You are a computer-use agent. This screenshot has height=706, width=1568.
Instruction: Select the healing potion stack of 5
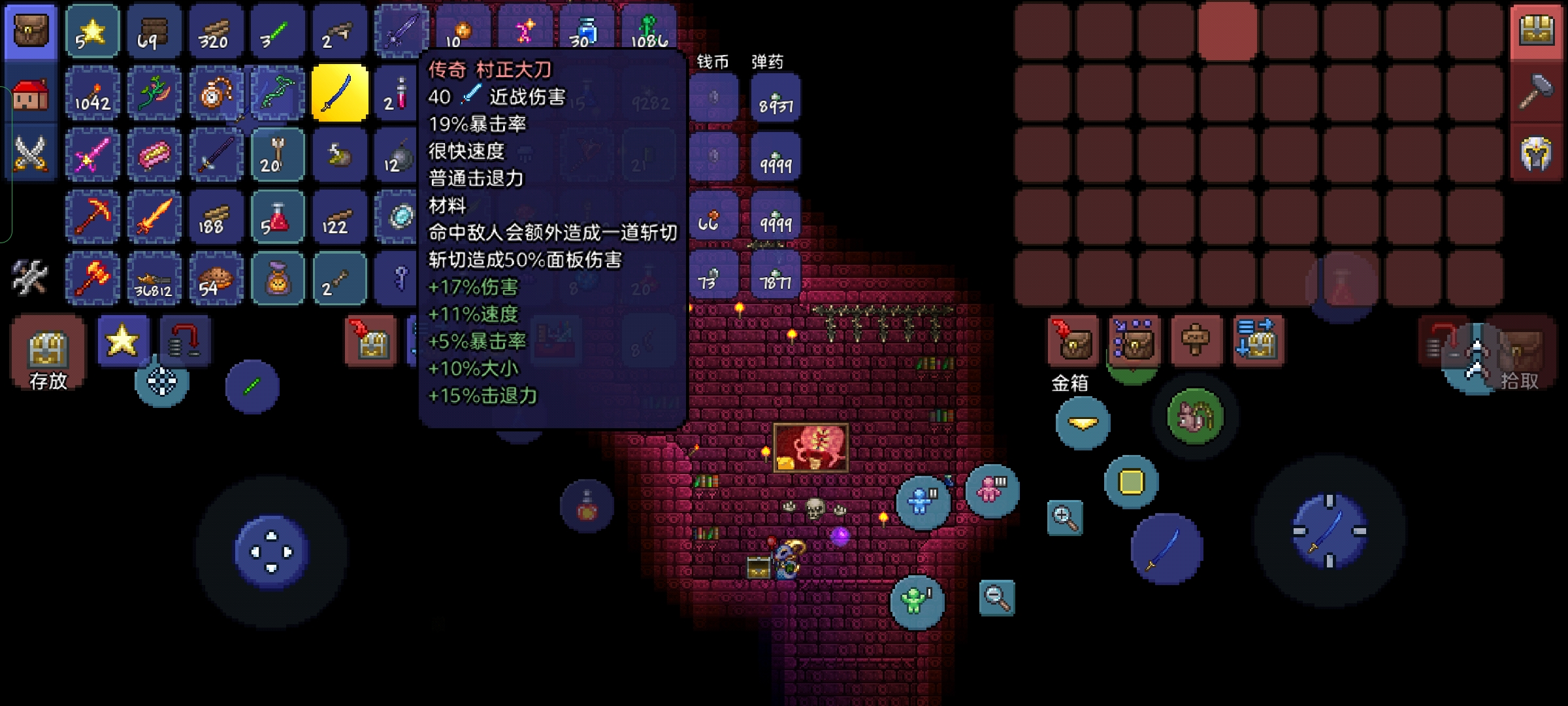[x=278, y=216]
